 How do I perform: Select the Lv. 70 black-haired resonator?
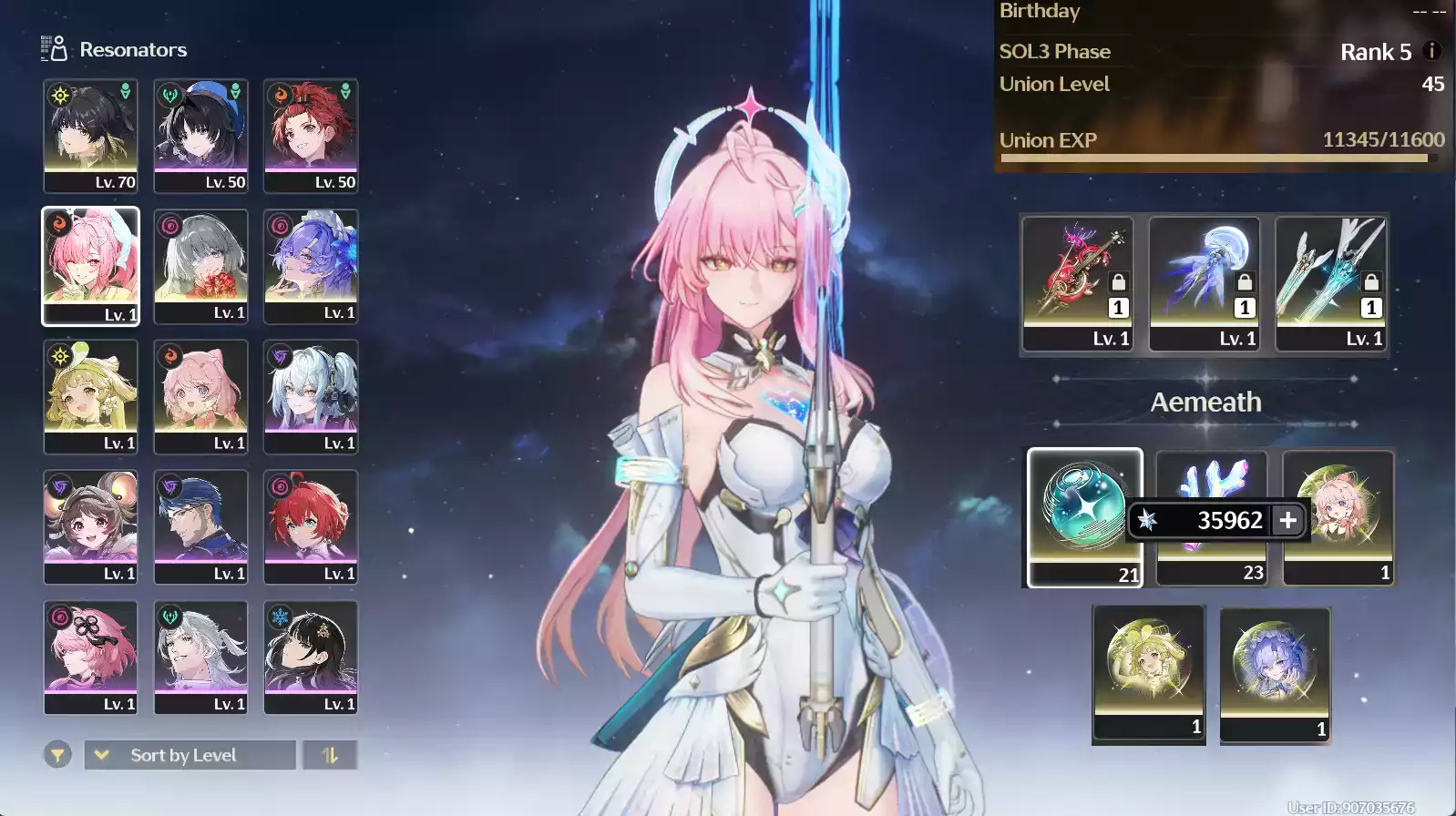tap(90, 135)
